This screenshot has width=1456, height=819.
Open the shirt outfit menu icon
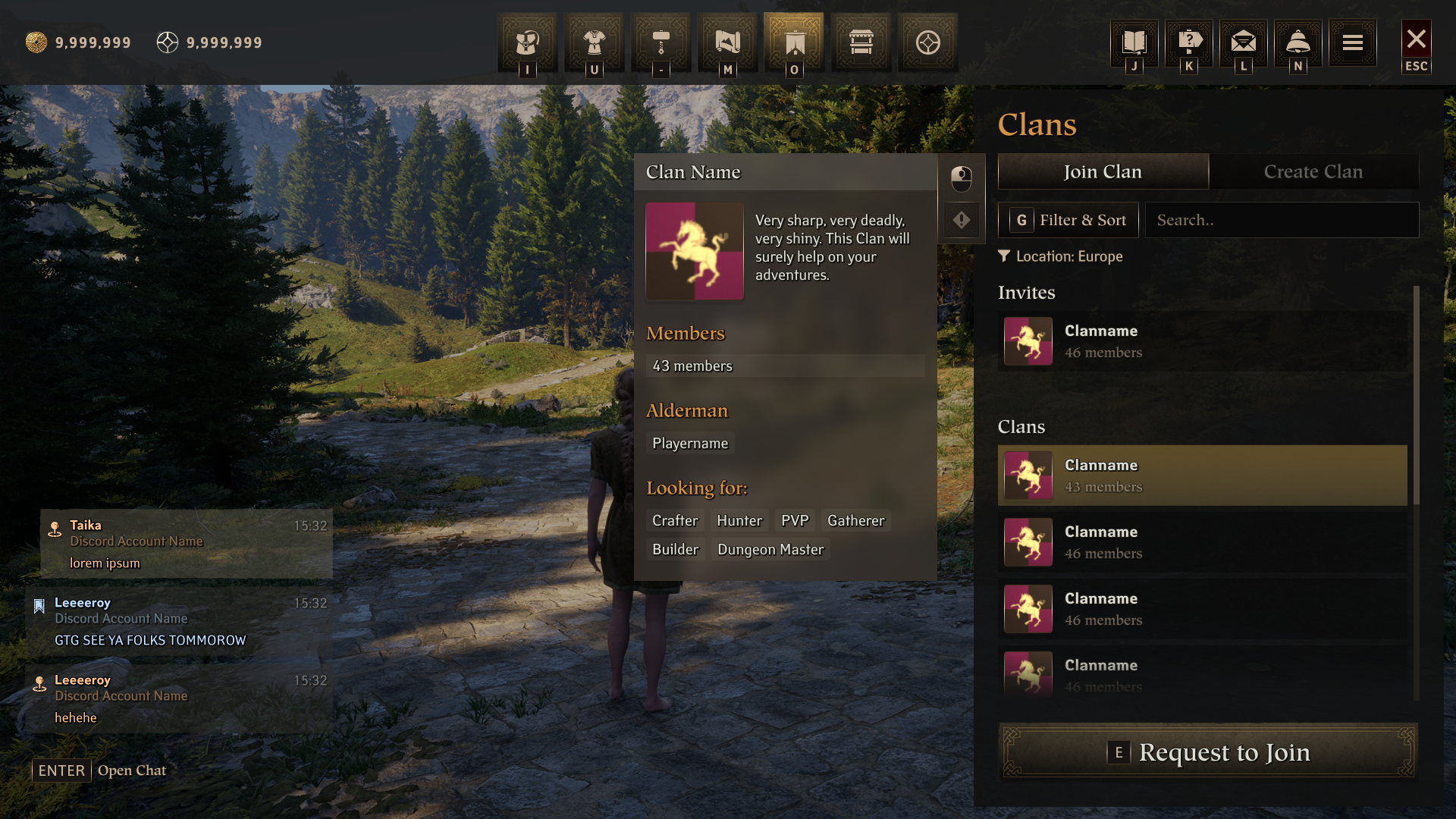click(x=594, y=42)
